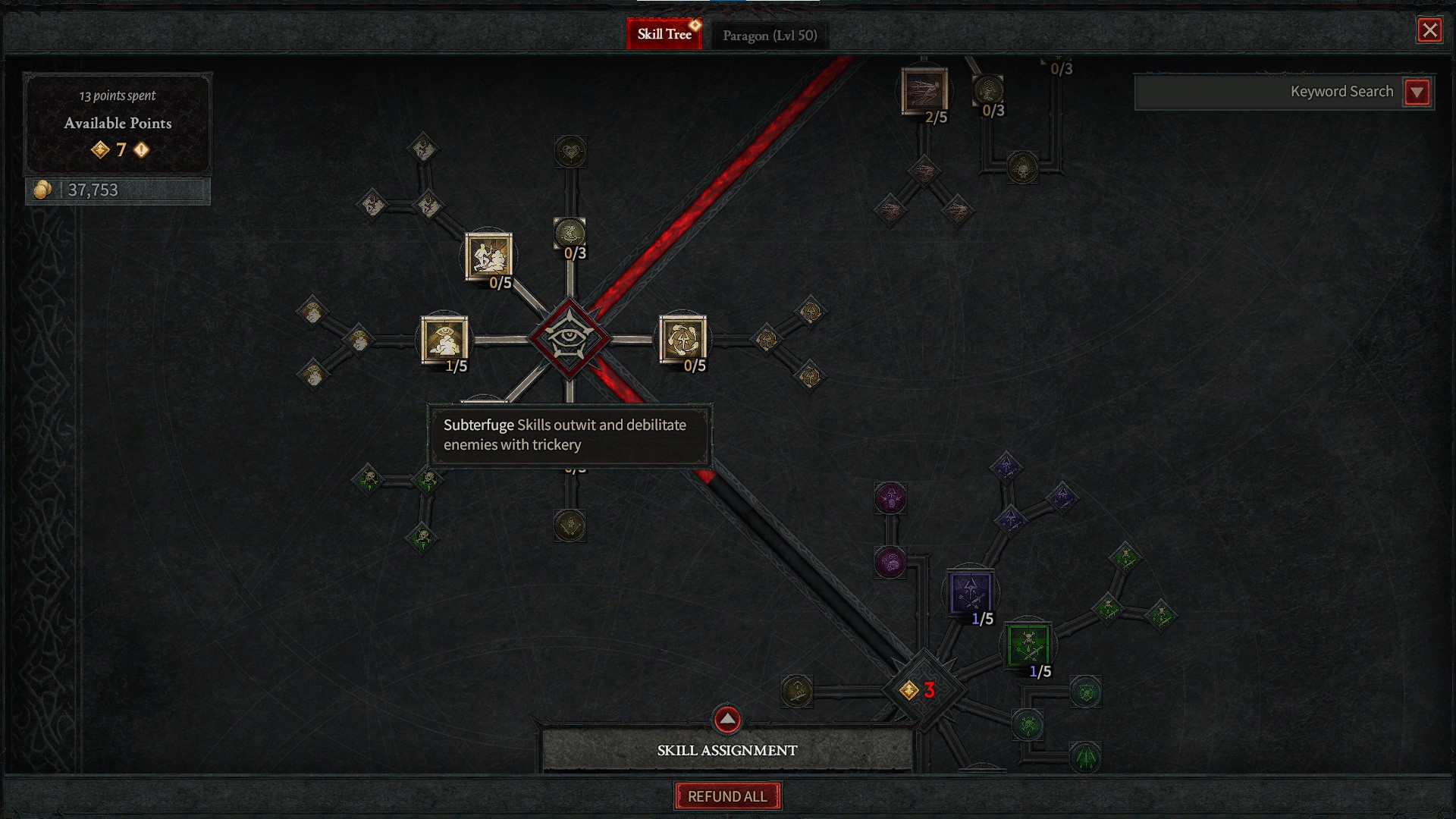Select the 1/5 skill left of the Subterfuge node

444,341
